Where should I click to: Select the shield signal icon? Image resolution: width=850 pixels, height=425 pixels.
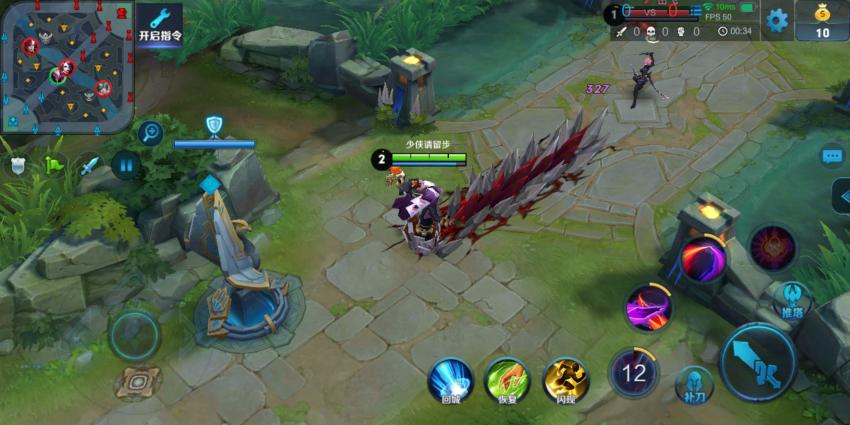[18, 165]
